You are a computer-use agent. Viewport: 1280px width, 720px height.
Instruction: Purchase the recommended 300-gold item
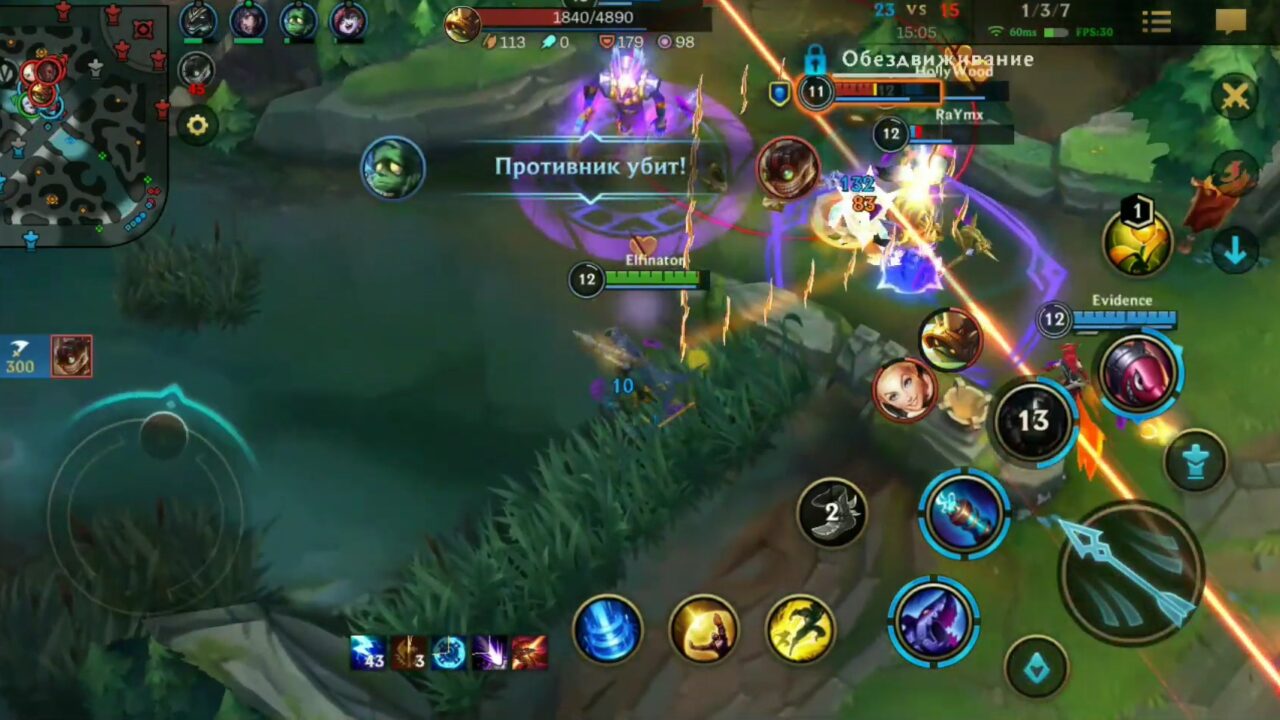tap(70, 357)
